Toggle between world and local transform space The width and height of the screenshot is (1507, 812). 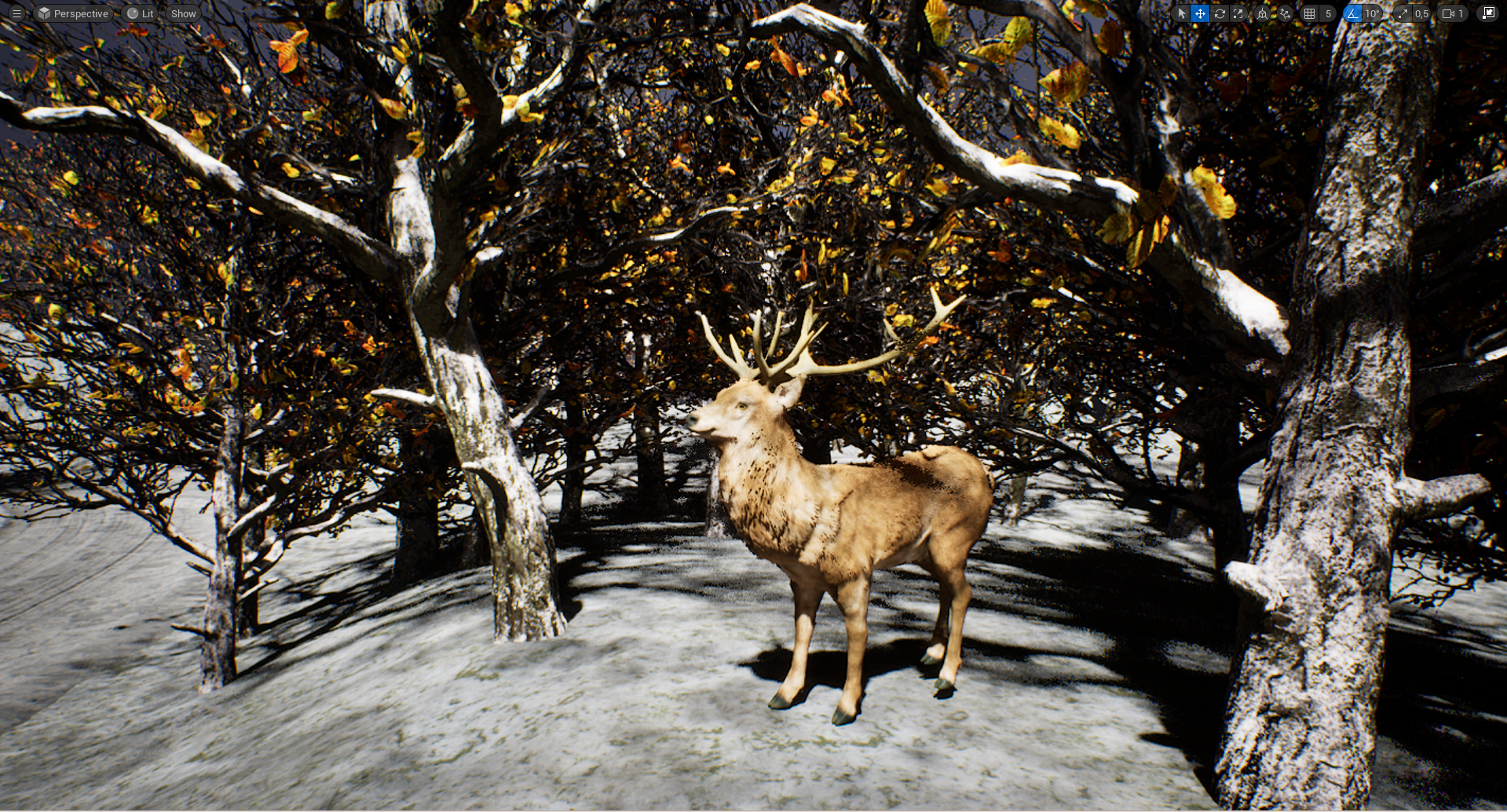(x=1262, y=13)
